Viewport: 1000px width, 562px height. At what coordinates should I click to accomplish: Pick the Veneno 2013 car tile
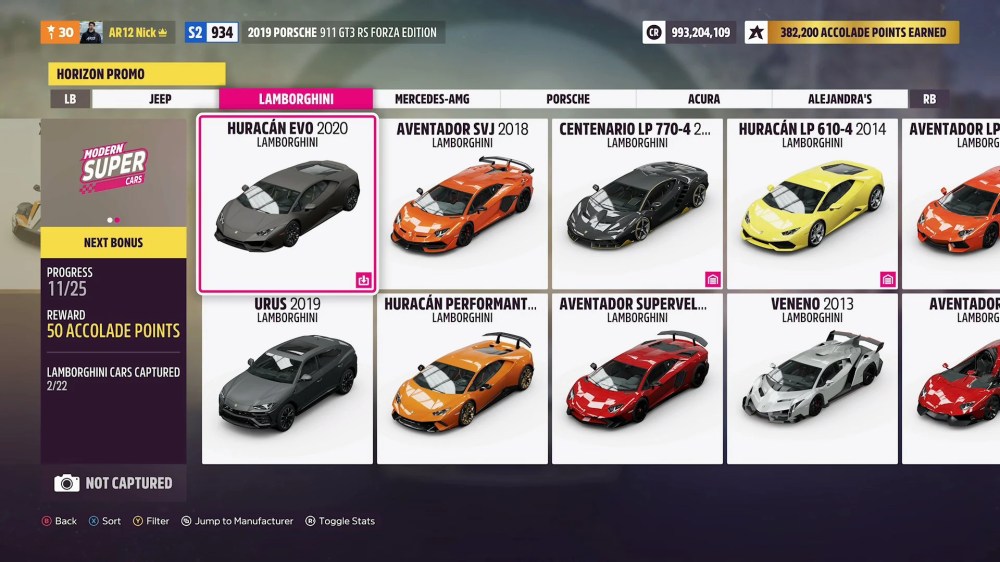click(812, 378)
